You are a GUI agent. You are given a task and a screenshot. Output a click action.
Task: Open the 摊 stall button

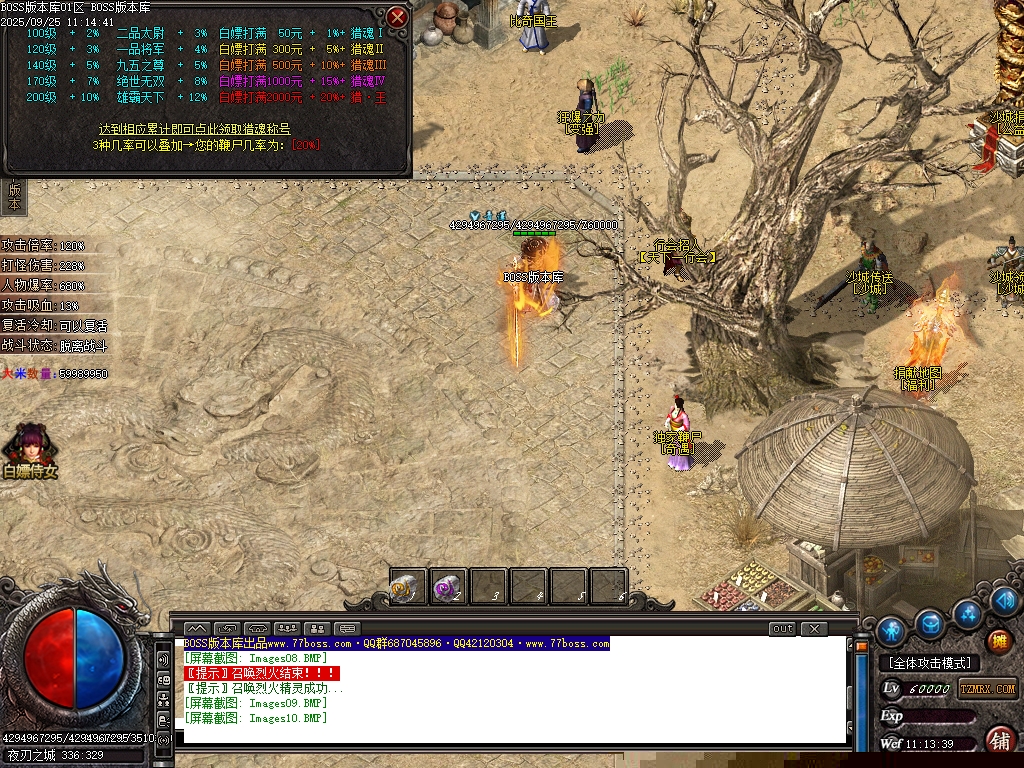pos(999,641)
